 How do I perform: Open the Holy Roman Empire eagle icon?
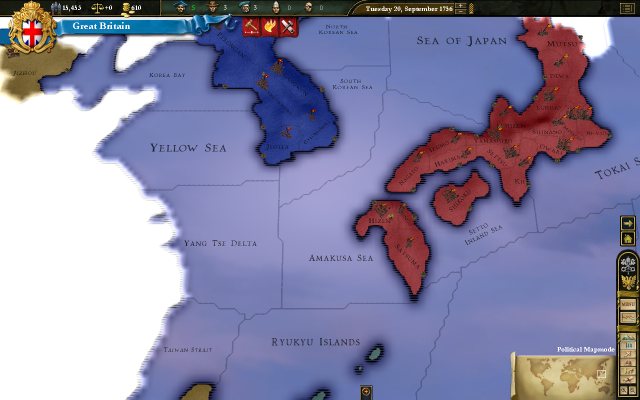coord(629,283)
